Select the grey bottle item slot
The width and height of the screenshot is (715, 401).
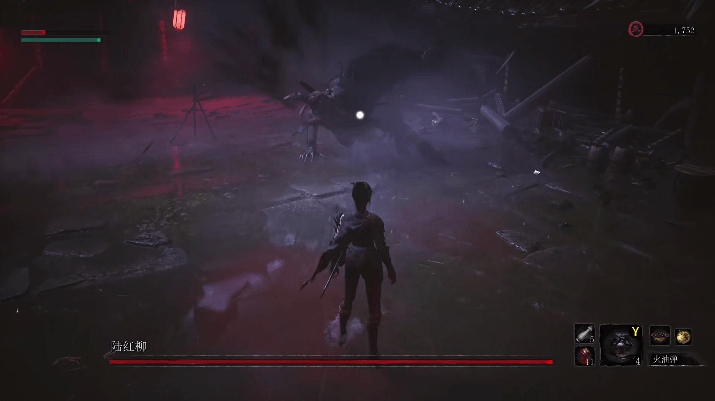click(585, 334)
